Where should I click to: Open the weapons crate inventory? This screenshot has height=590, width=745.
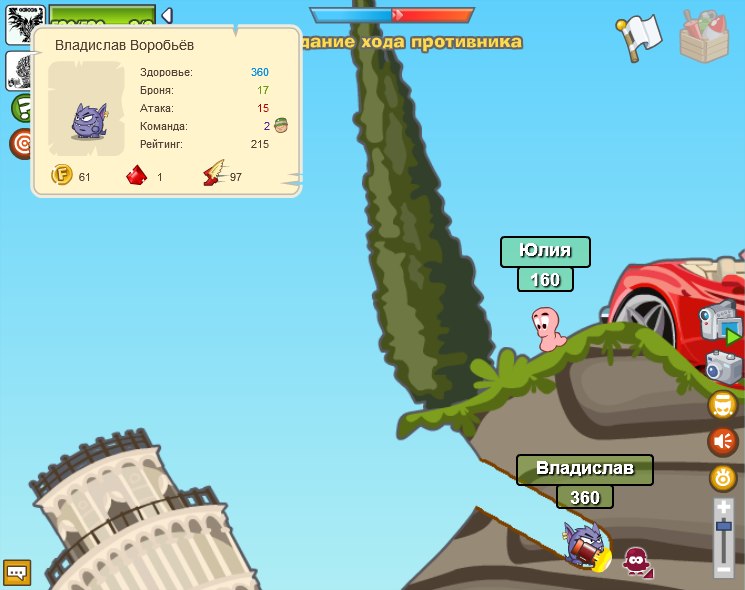[x=705, y=36]
